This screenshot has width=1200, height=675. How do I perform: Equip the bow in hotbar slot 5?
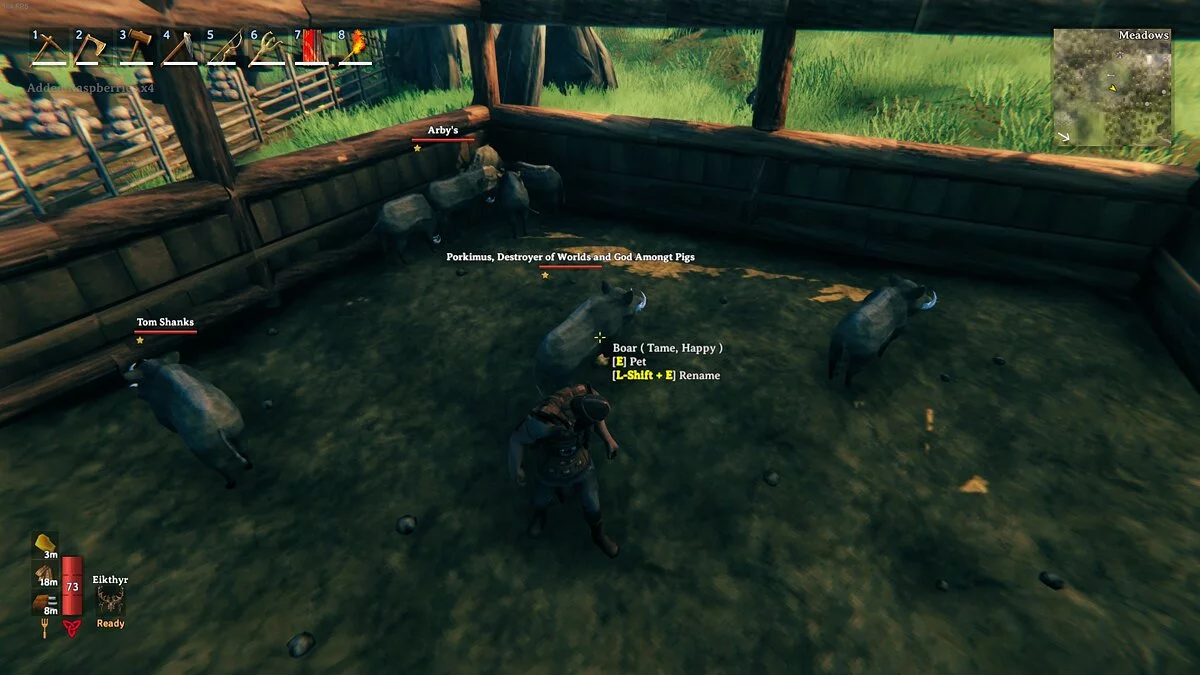224,47
